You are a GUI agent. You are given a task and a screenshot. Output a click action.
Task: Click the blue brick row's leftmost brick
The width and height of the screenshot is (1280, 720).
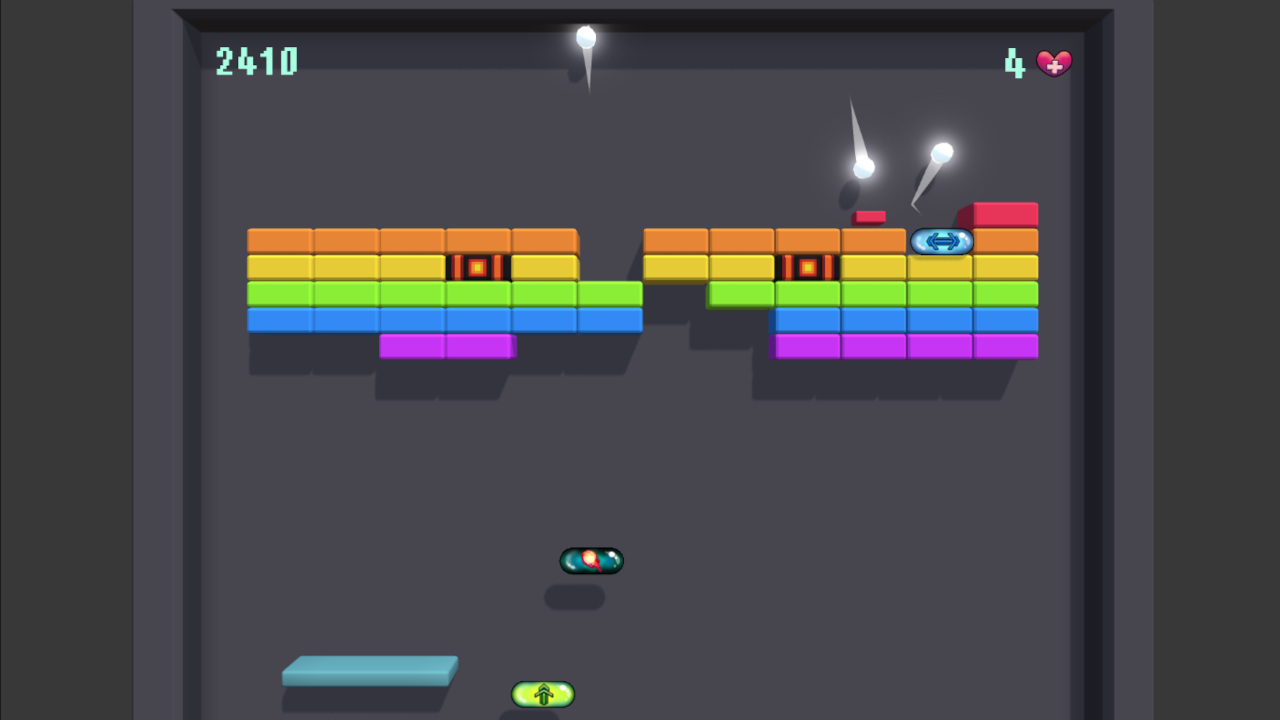point(281,318)
